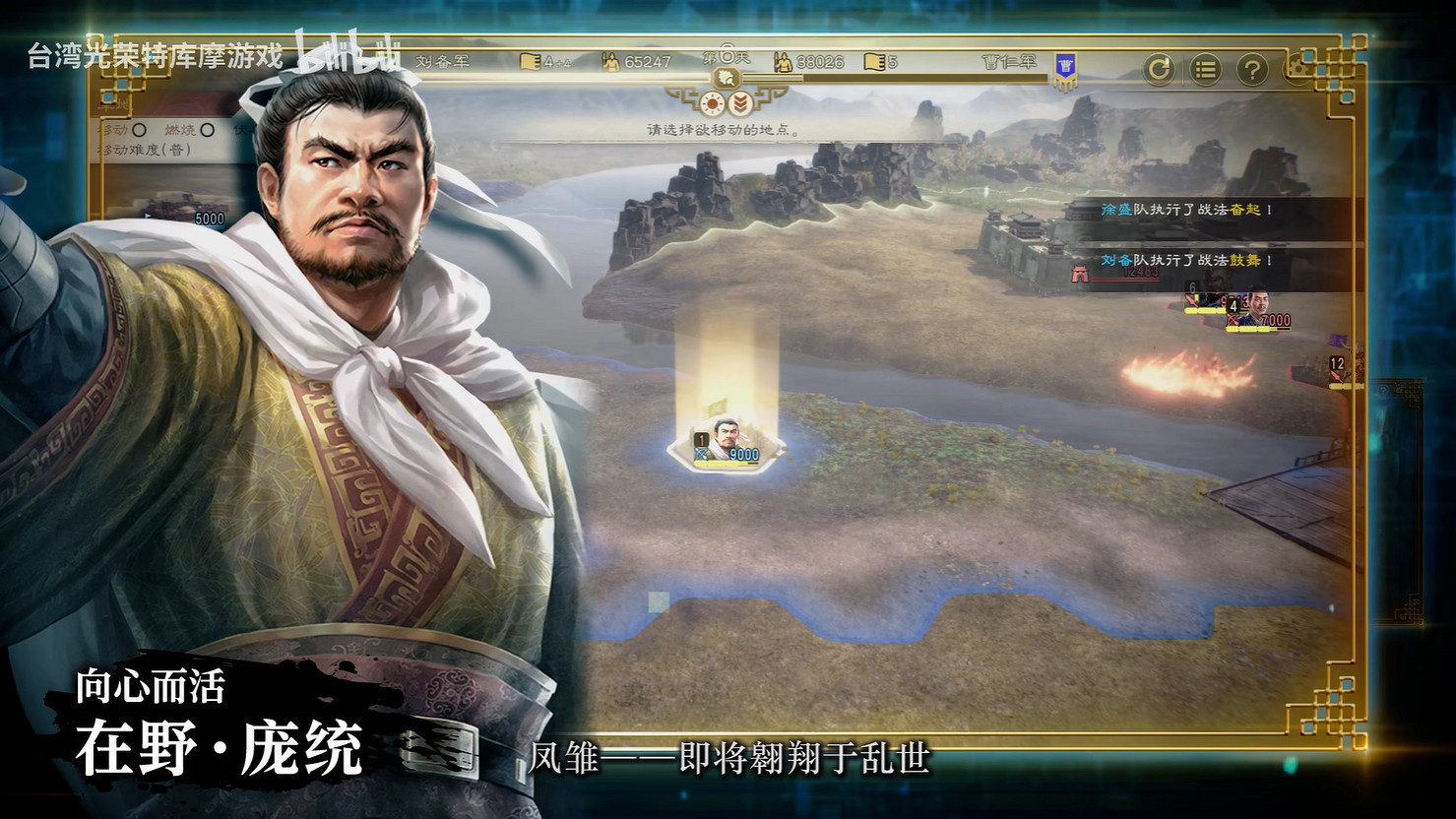Open the 移动难度(普) difficulty selector
1456x819 pixels.
(x=144, y=149)
